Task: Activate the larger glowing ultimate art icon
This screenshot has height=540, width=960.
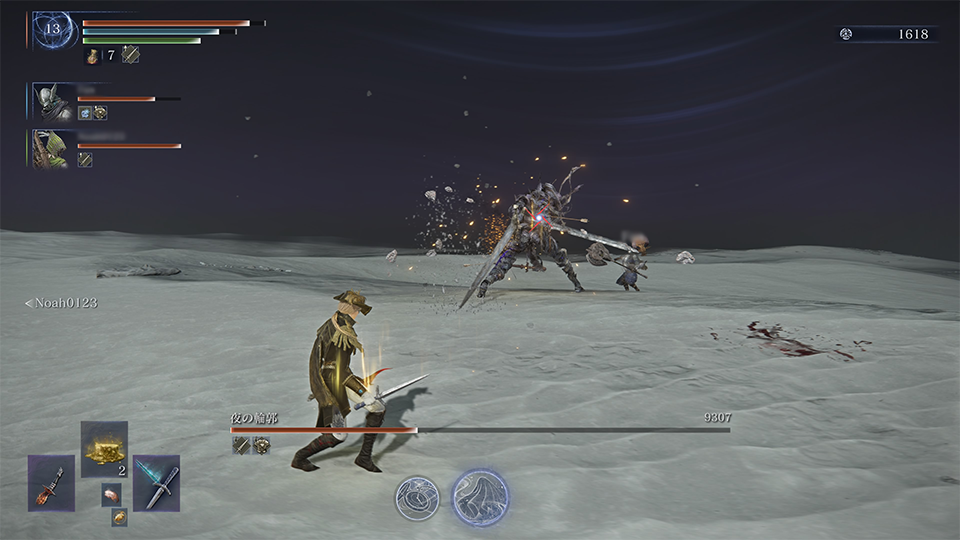Action: pyautogui.click(x=480, y=497)
